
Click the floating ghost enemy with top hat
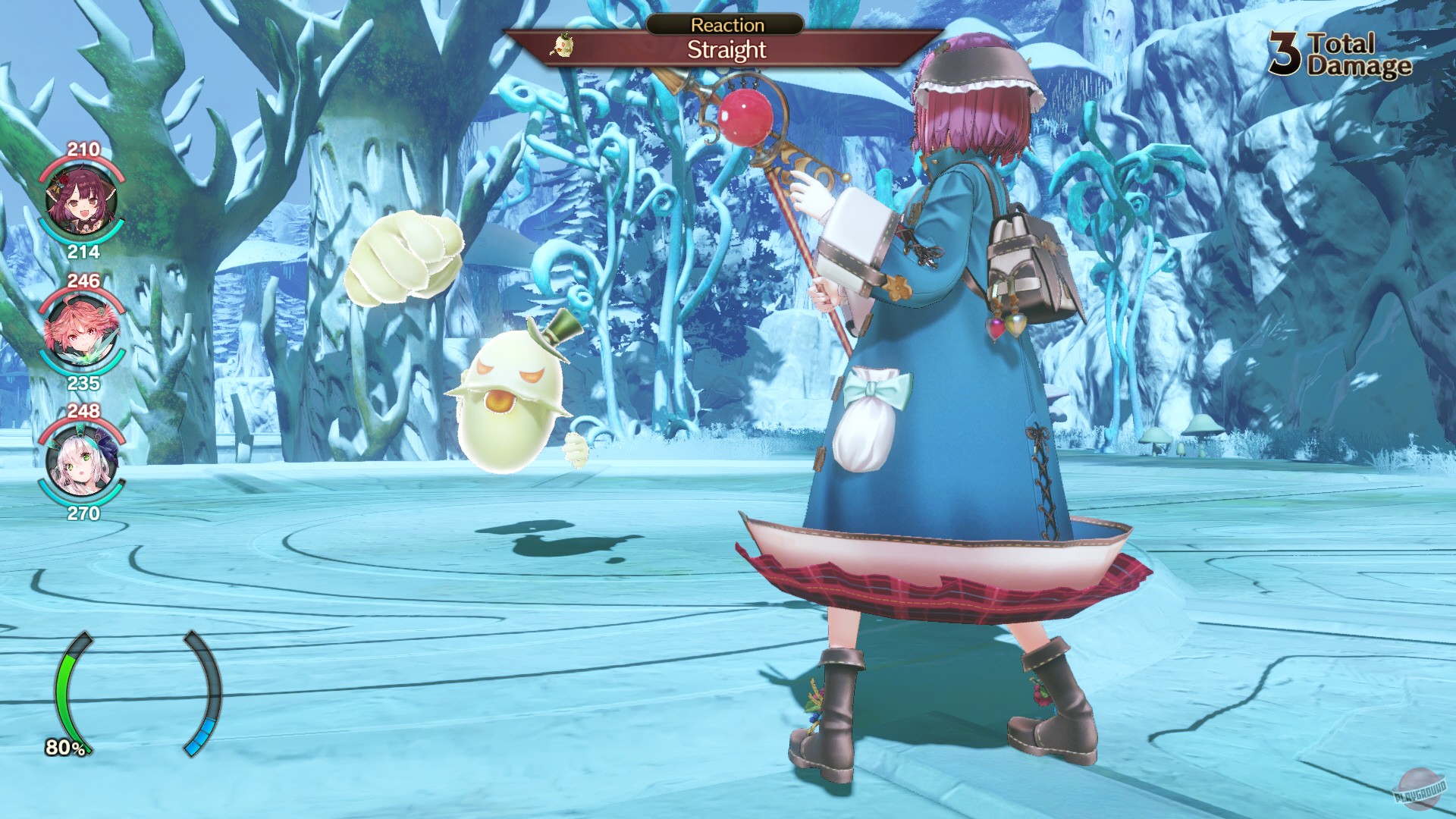point(512,400)
